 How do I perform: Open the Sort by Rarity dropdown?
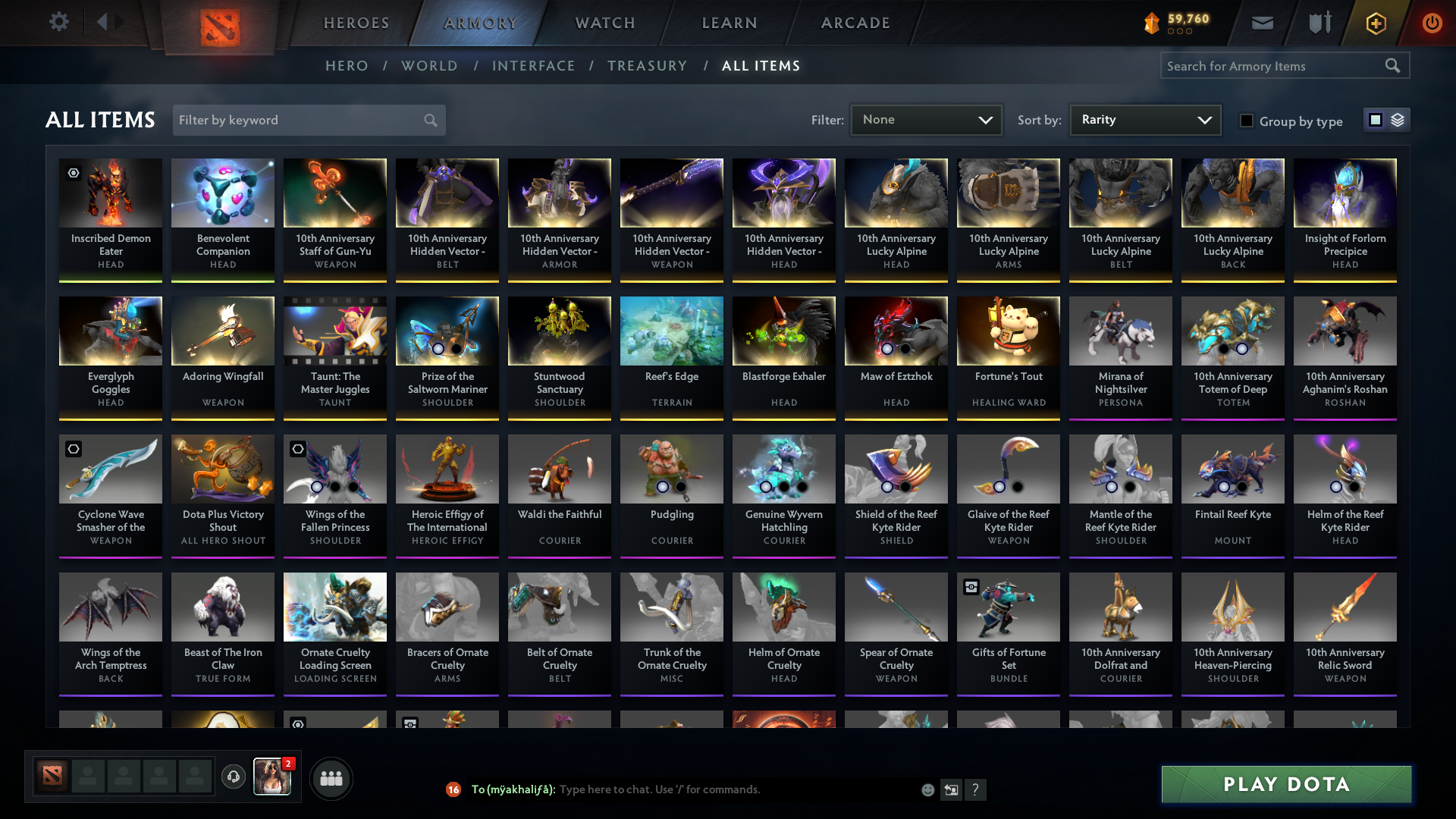1144,119
